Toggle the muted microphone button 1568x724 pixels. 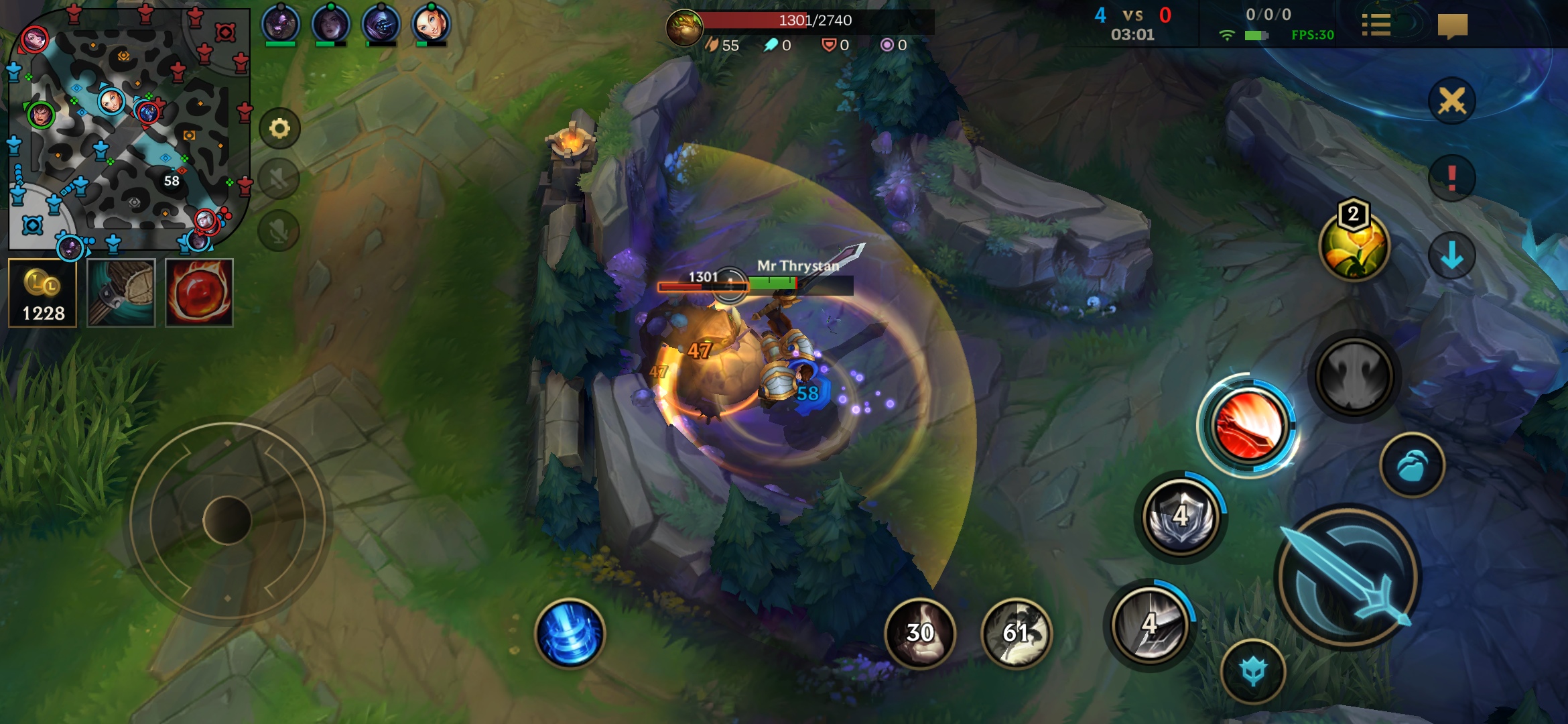pos(279,231)
